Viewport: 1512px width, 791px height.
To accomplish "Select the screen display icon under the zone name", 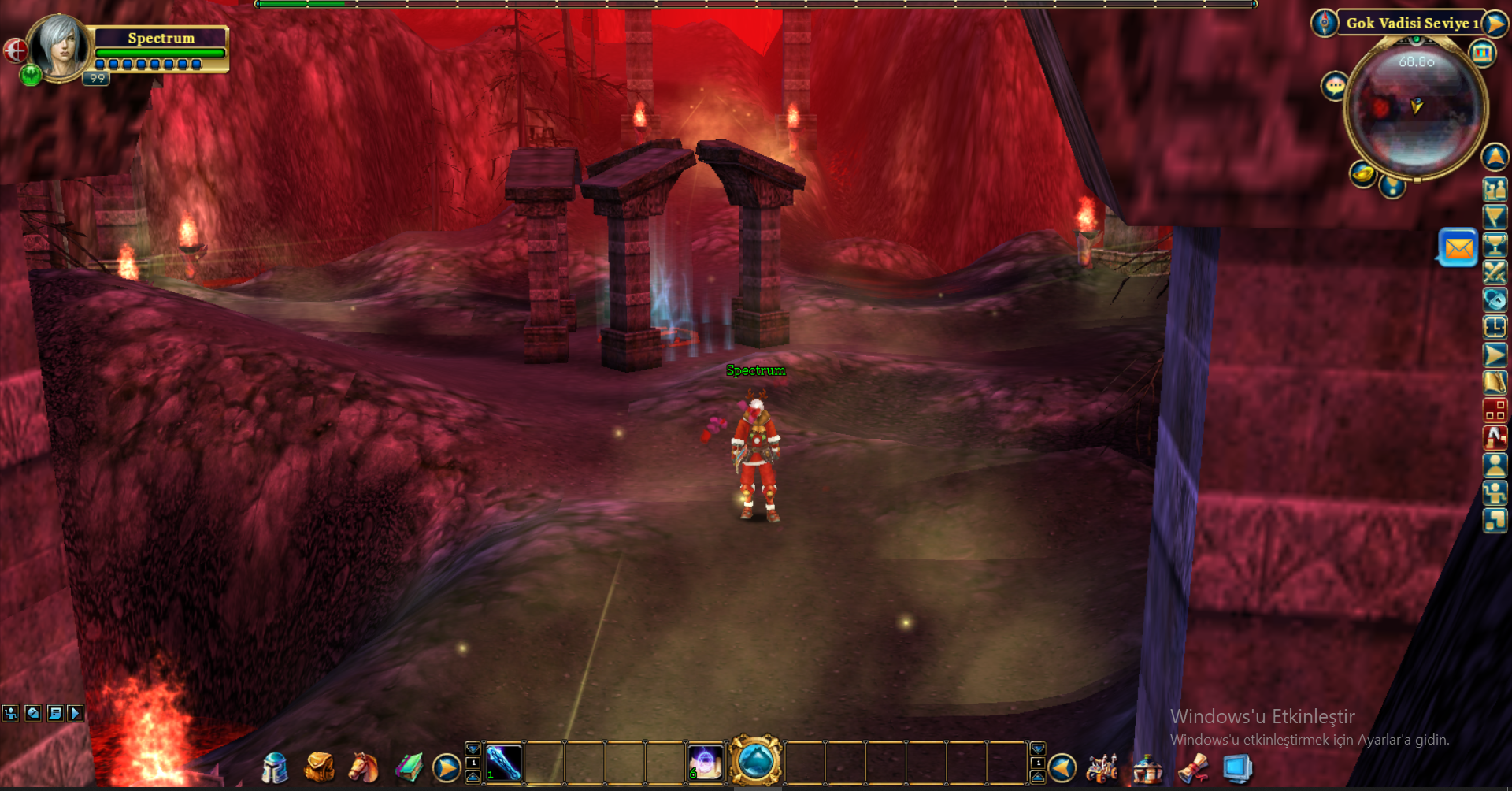I will point(1482,54).
